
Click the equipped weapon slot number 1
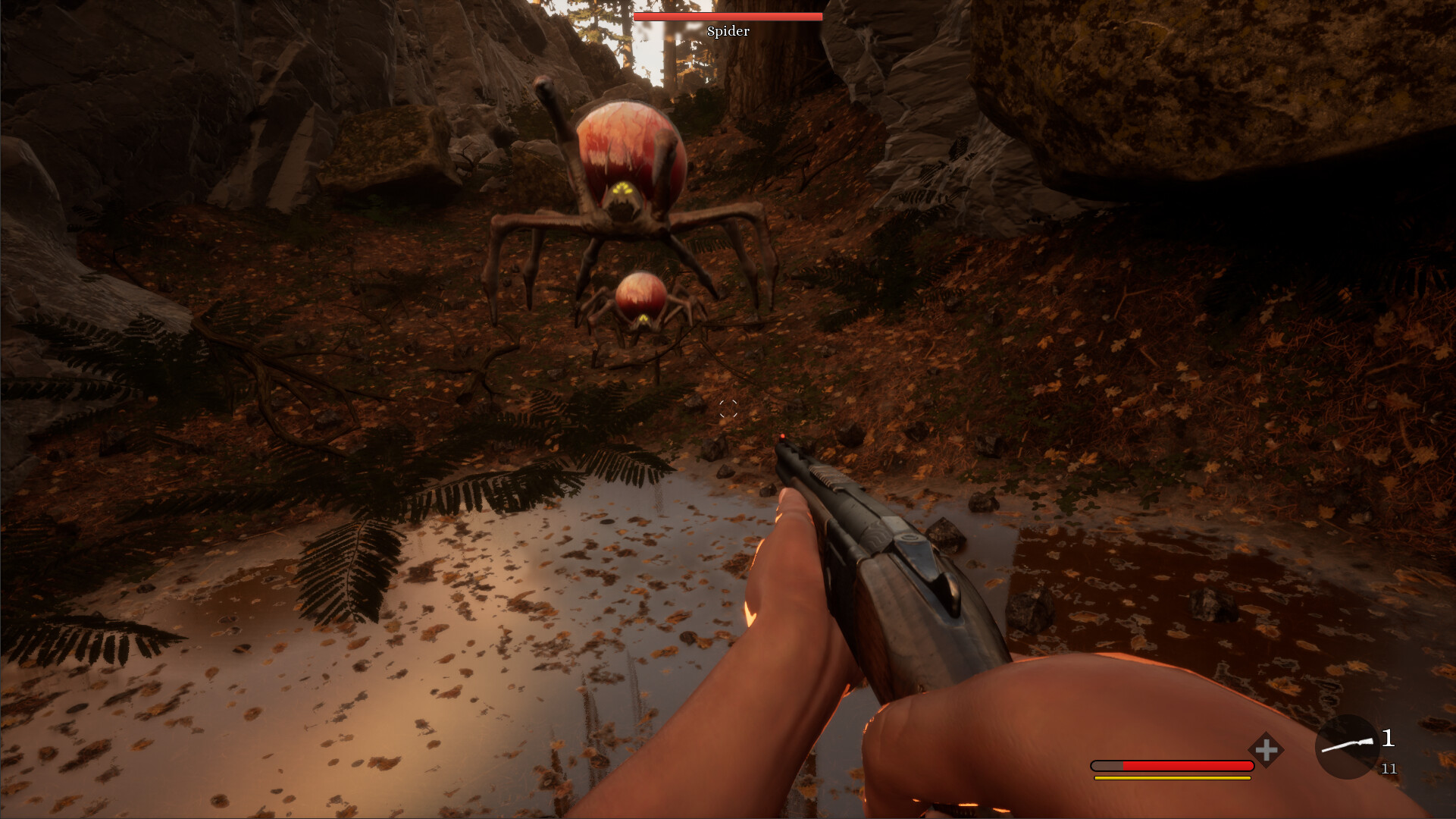(1389, 737)
